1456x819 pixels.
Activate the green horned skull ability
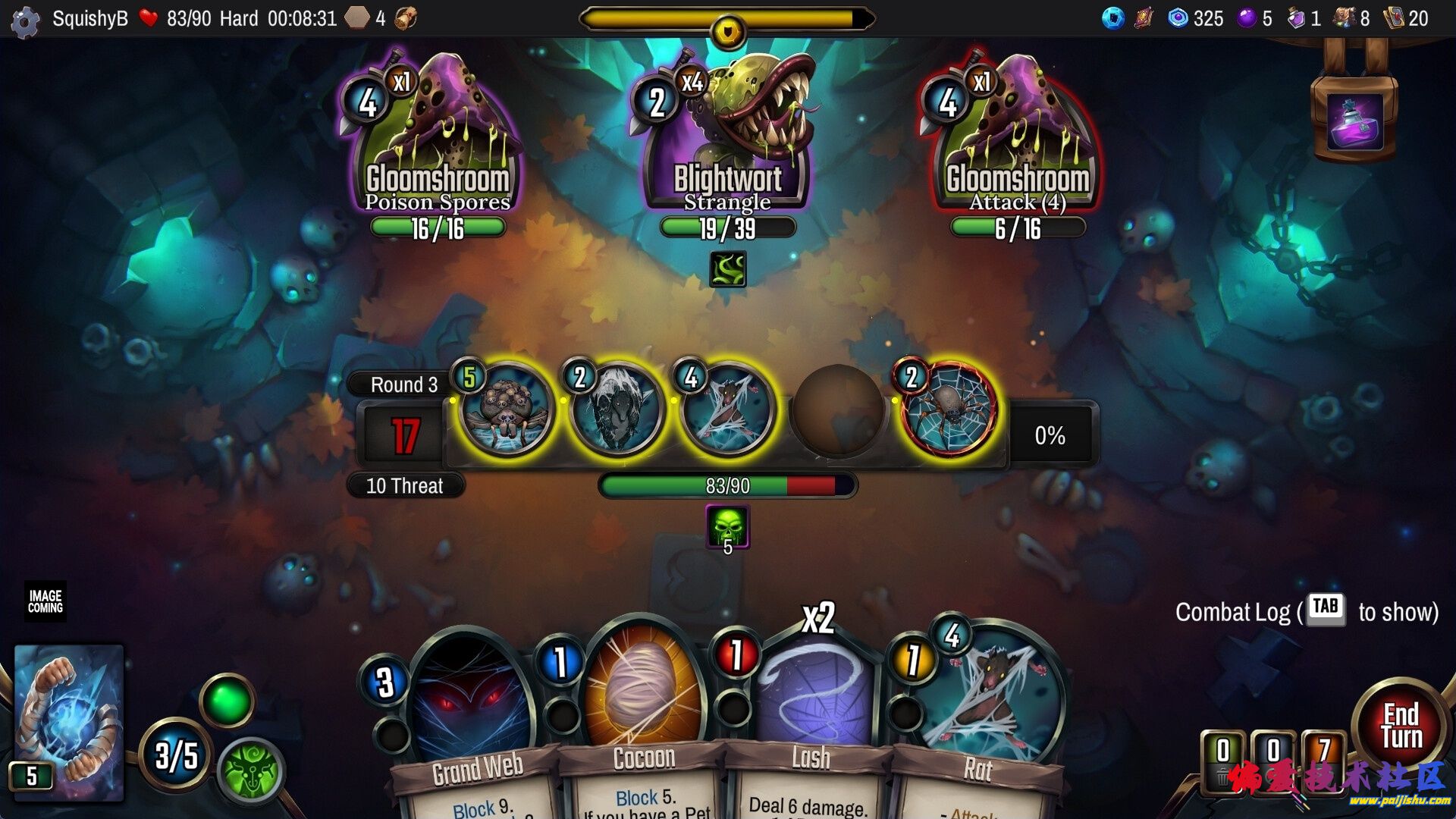pos(250,770)
